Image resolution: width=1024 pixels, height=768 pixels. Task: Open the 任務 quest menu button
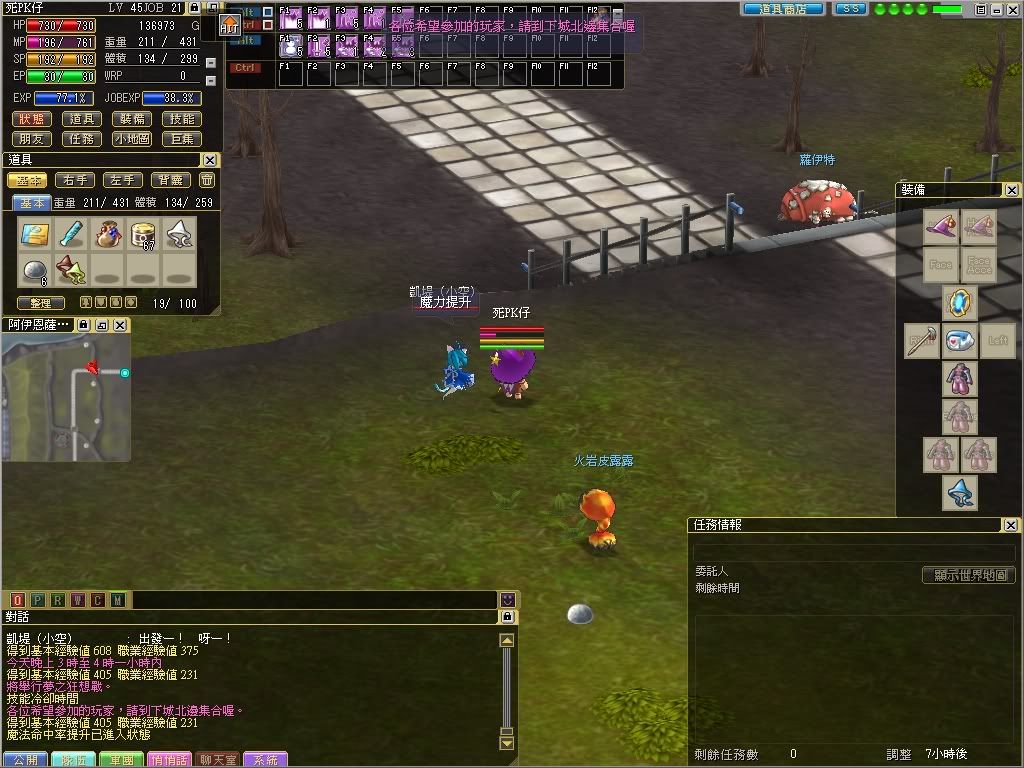pyautogui.click(x=82, y=139)
